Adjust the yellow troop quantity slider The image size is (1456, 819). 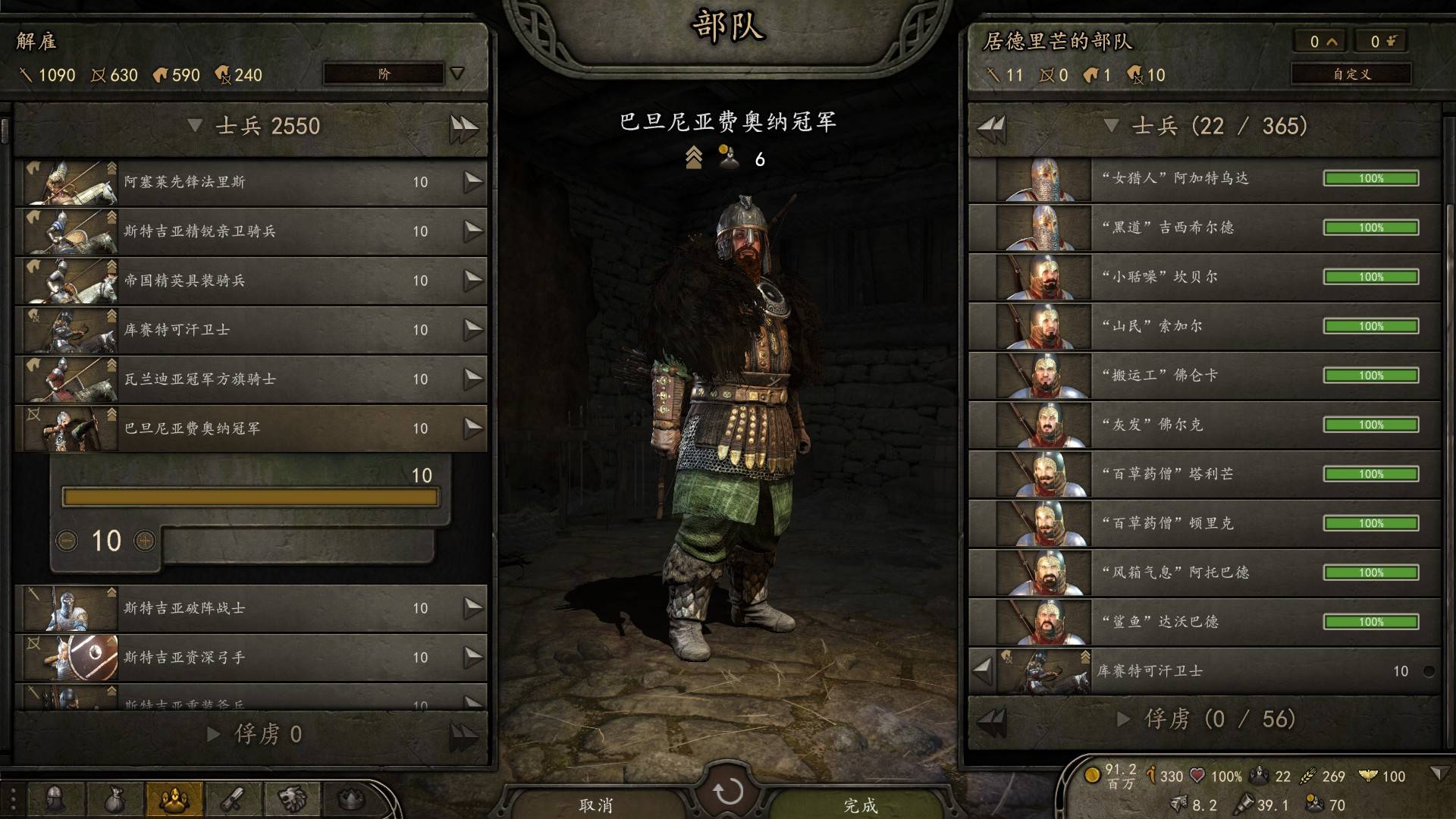(x=250, y=497)
